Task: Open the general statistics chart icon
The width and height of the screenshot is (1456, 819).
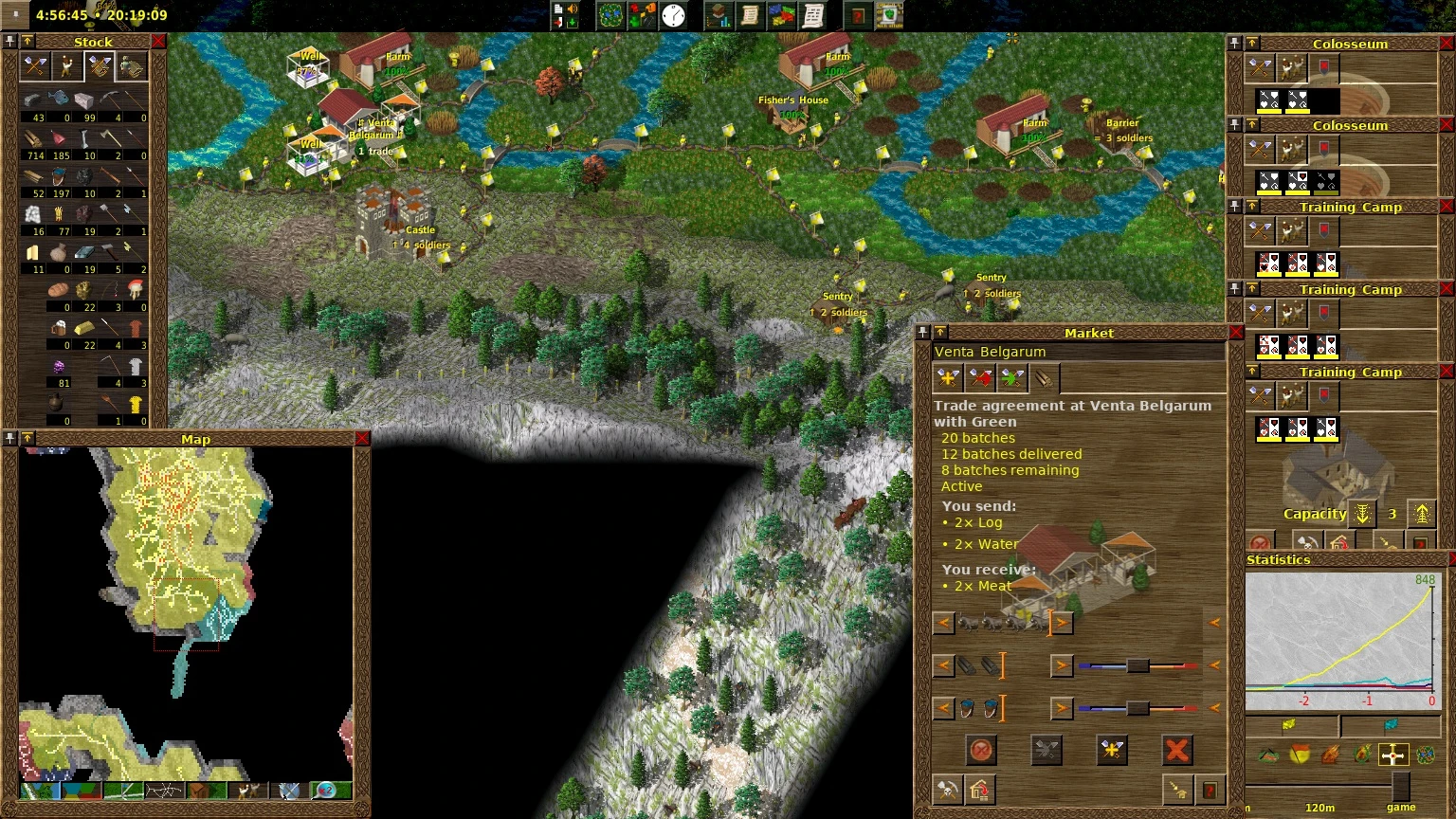Action: pos(718,15)
